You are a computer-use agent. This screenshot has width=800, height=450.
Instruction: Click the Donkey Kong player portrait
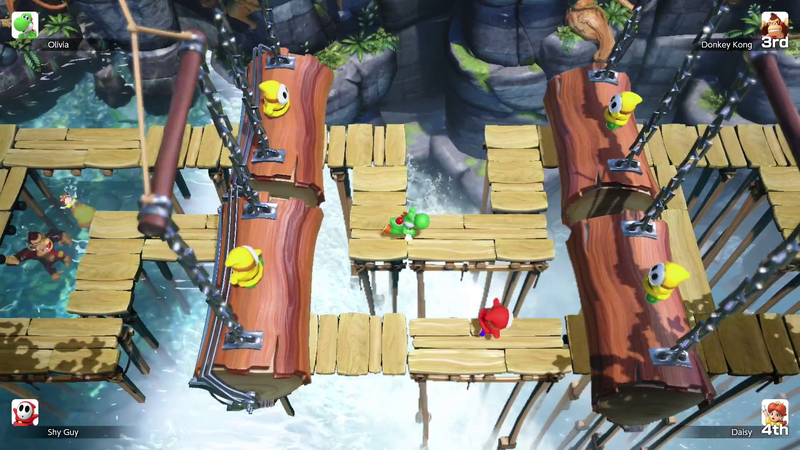(774, 25)
